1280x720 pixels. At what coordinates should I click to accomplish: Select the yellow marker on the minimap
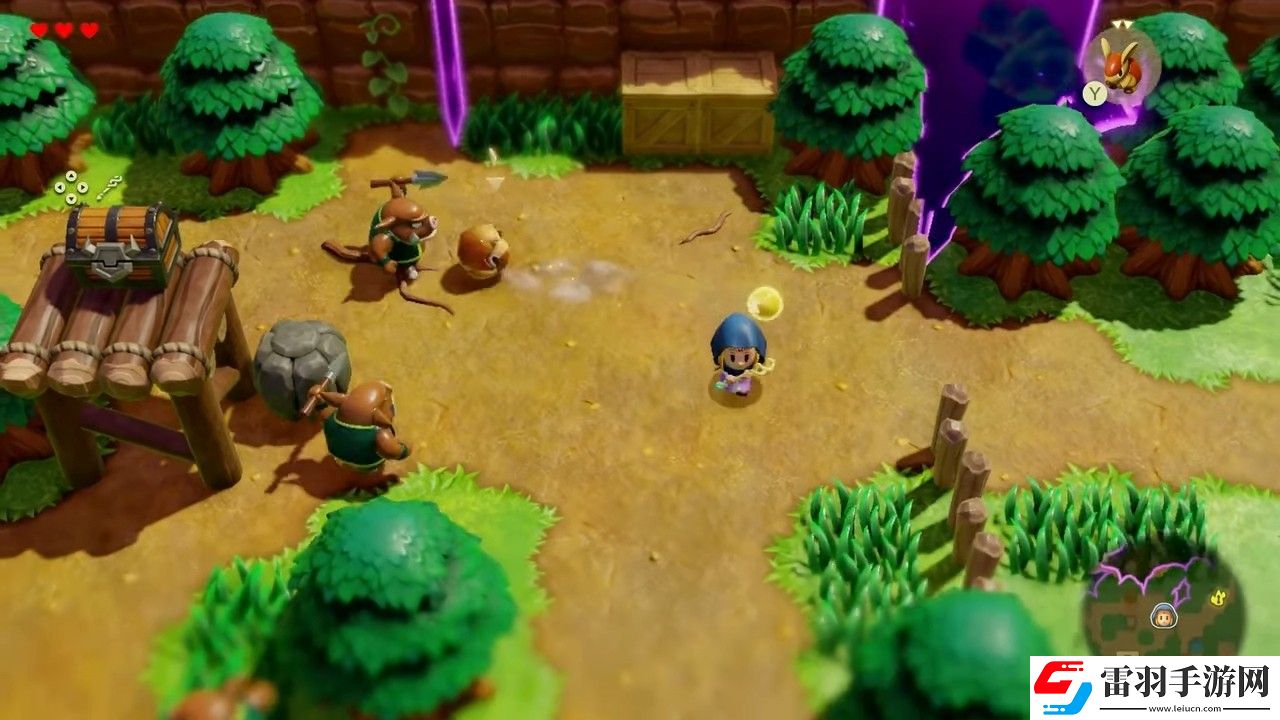point(1219,597)
